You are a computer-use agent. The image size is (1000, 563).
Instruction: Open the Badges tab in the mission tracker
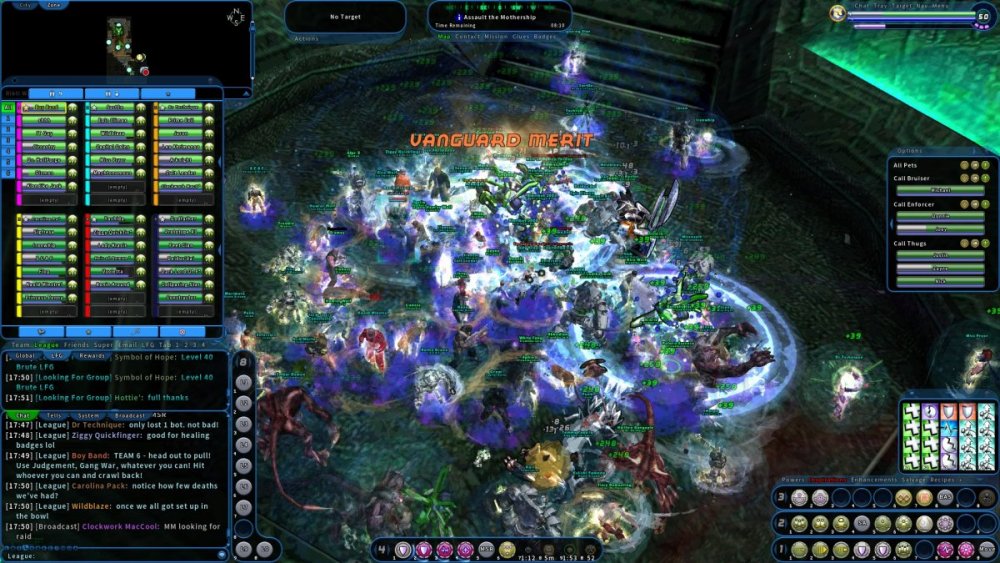(545, 36)
